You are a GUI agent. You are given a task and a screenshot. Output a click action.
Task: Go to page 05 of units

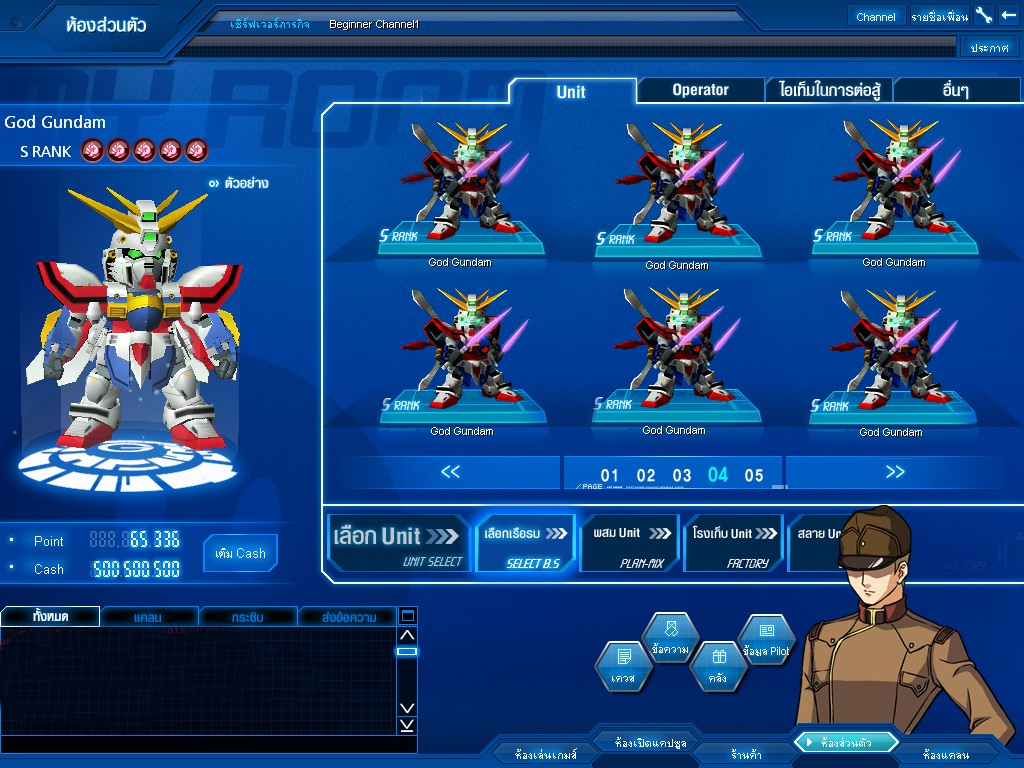(x=754, y=475)
